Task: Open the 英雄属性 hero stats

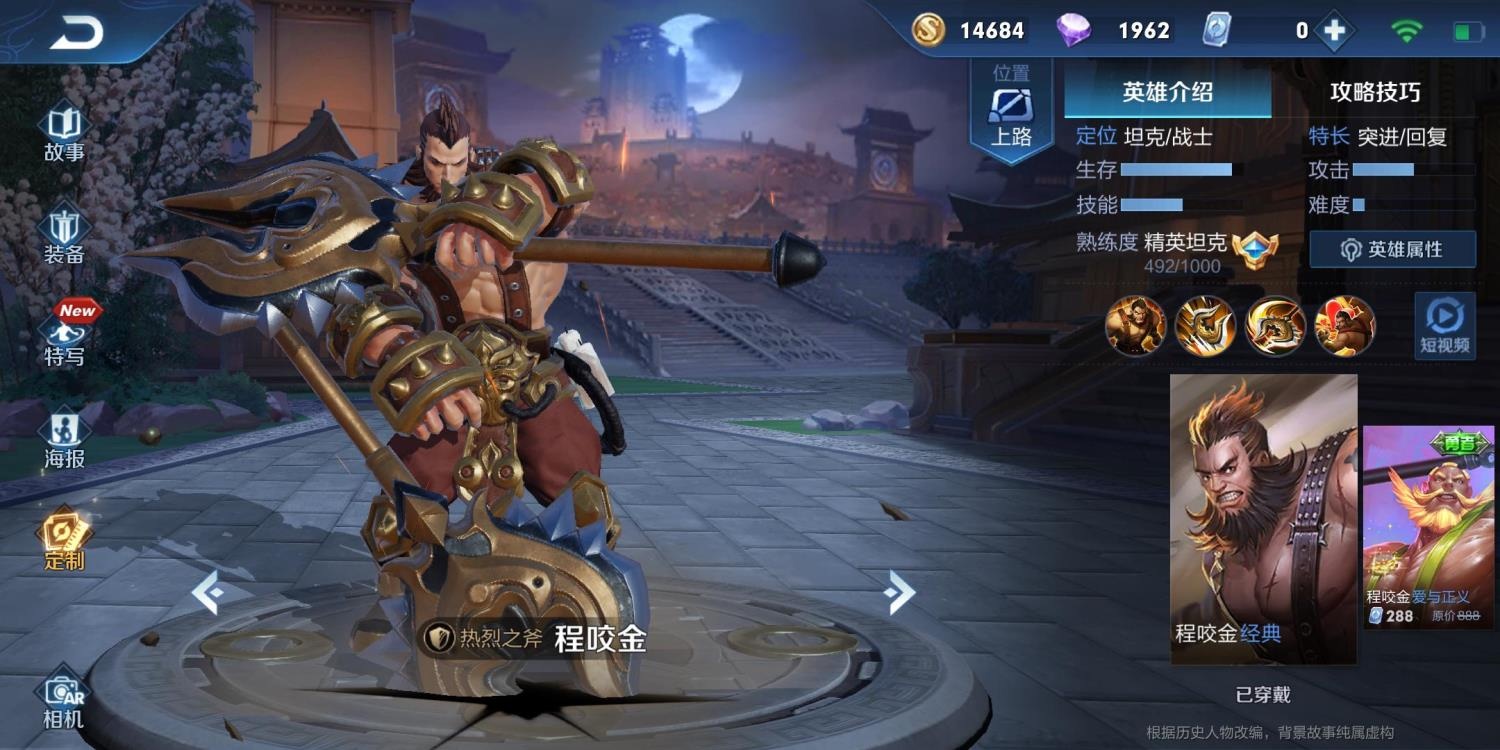Action: tap(1392, 249)
